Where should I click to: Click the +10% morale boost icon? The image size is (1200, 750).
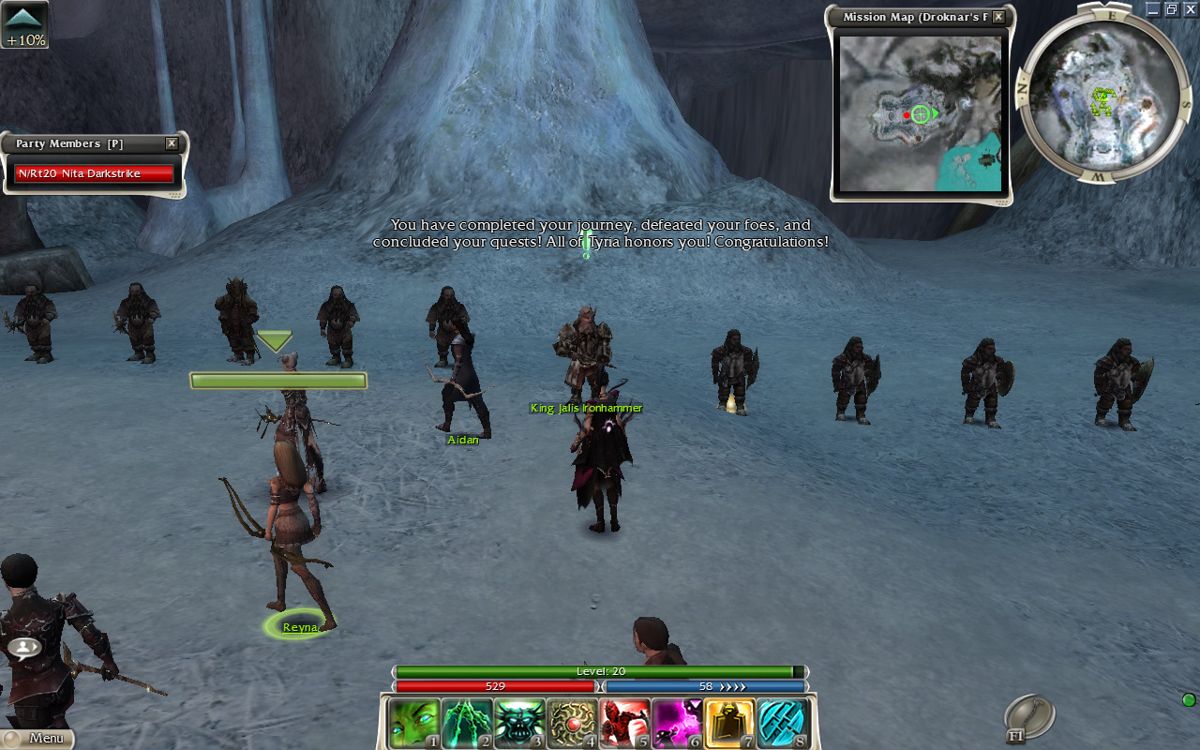coord(25,25)
